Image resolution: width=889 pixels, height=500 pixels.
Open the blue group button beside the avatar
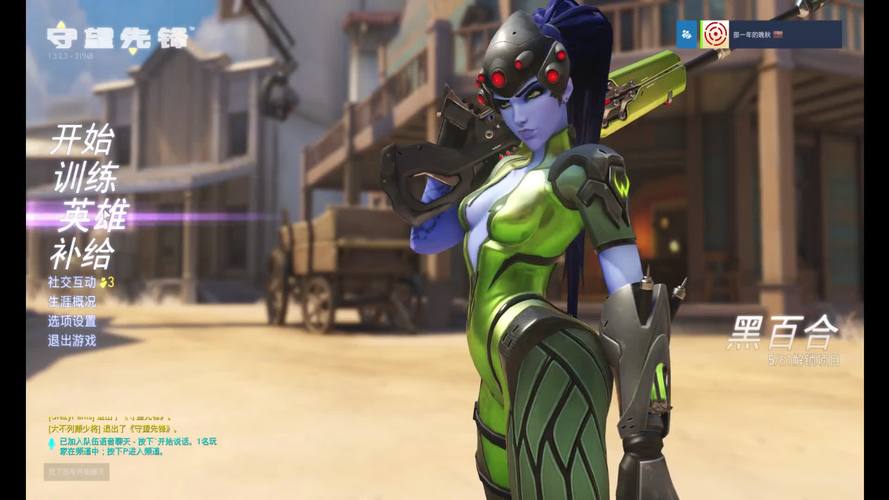point(688,34)
